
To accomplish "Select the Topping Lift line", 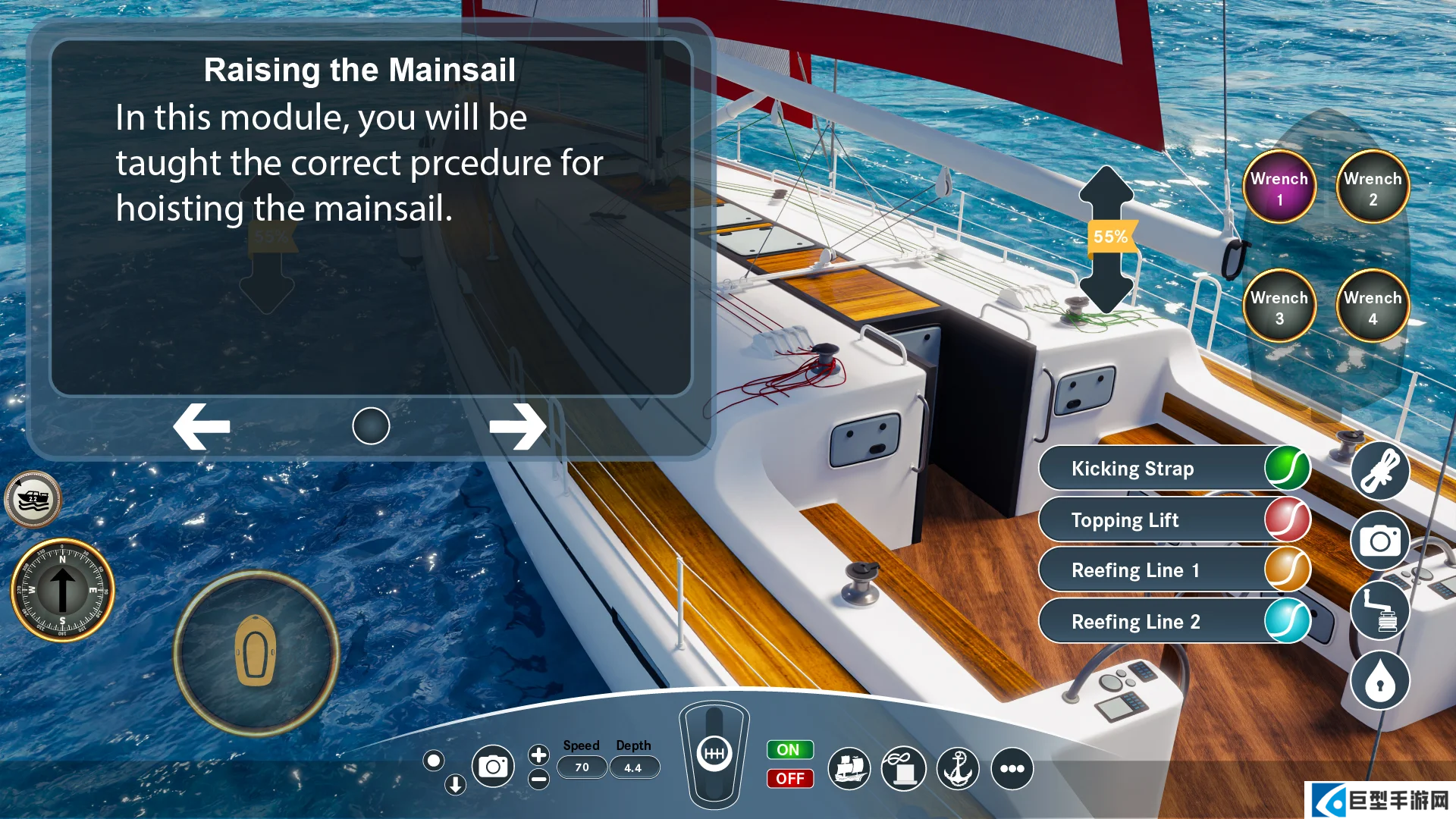I will coord(1174,520).
